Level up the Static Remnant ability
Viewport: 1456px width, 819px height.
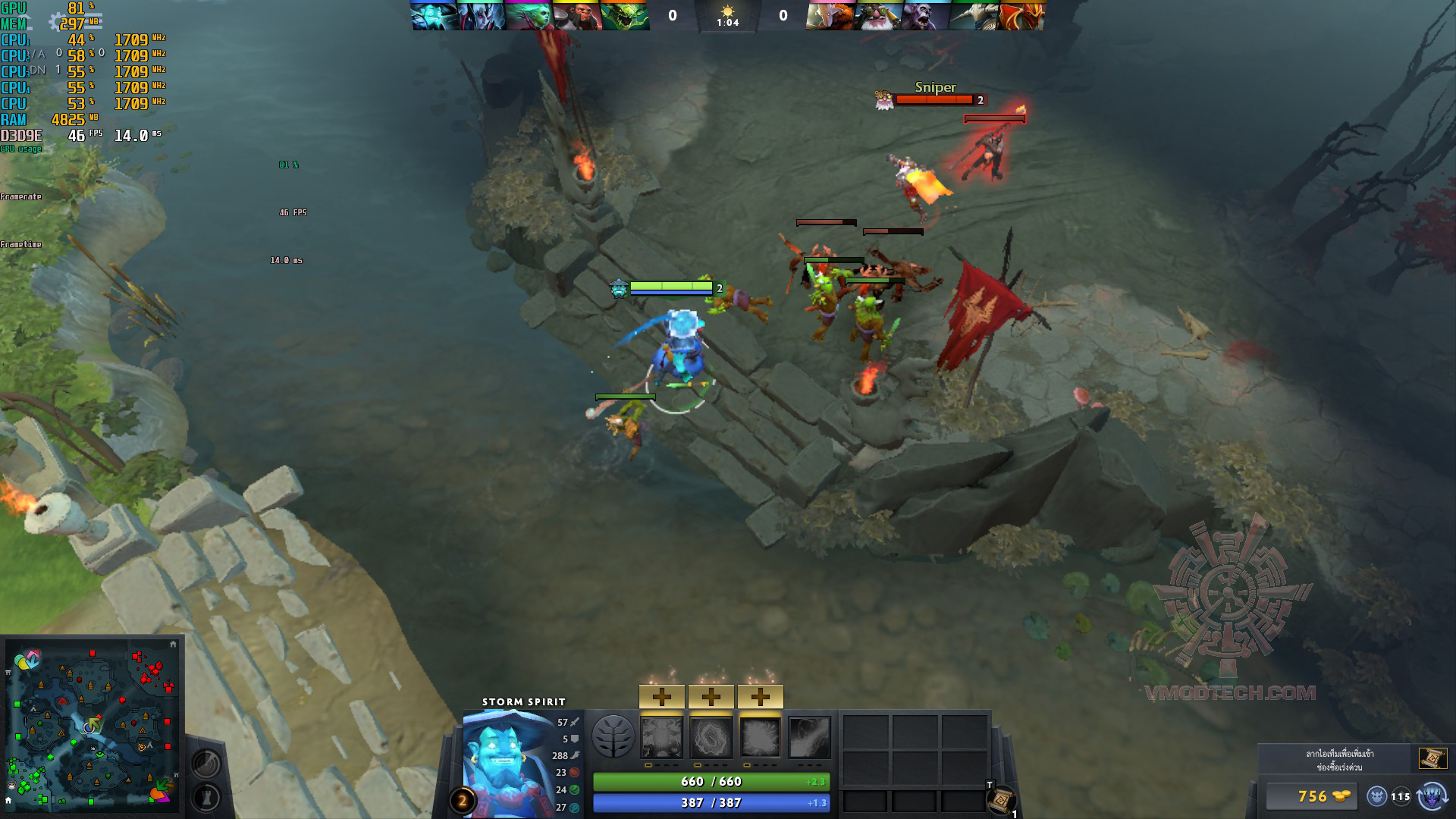point(662,695)
